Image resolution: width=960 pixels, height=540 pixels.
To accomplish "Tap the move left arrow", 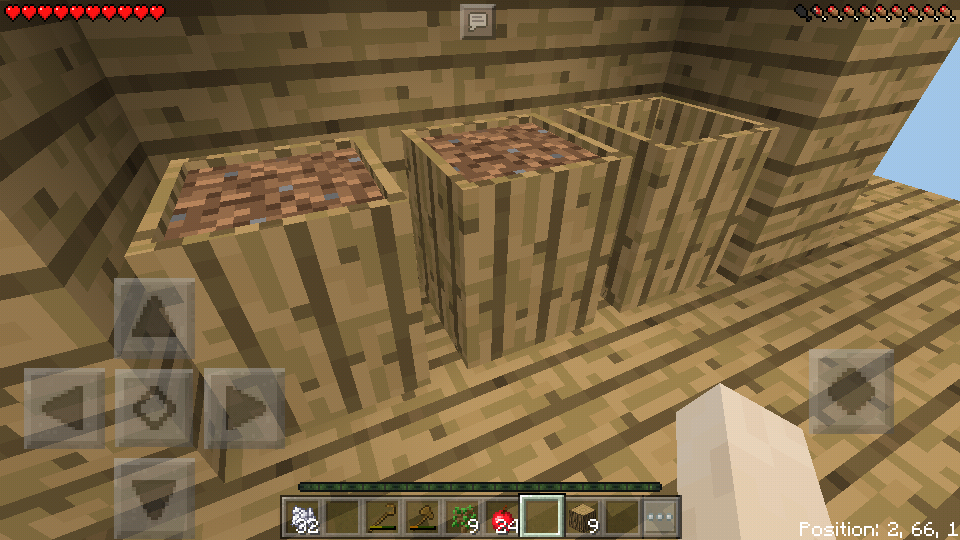I will point(64,408).
